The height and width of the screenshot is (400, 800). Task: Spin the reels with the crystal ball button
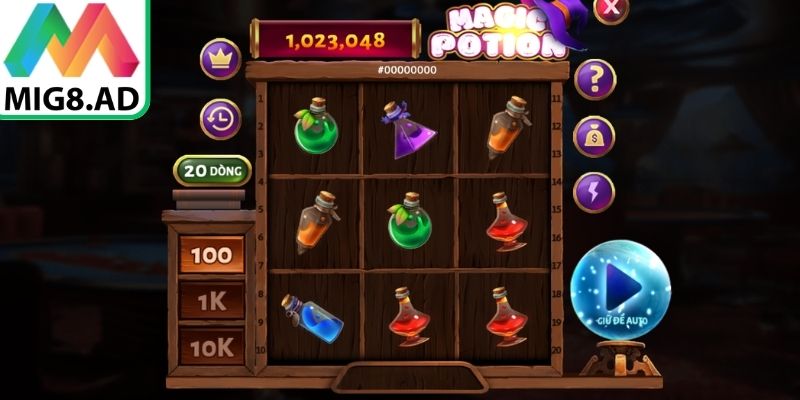click(620, 290)
